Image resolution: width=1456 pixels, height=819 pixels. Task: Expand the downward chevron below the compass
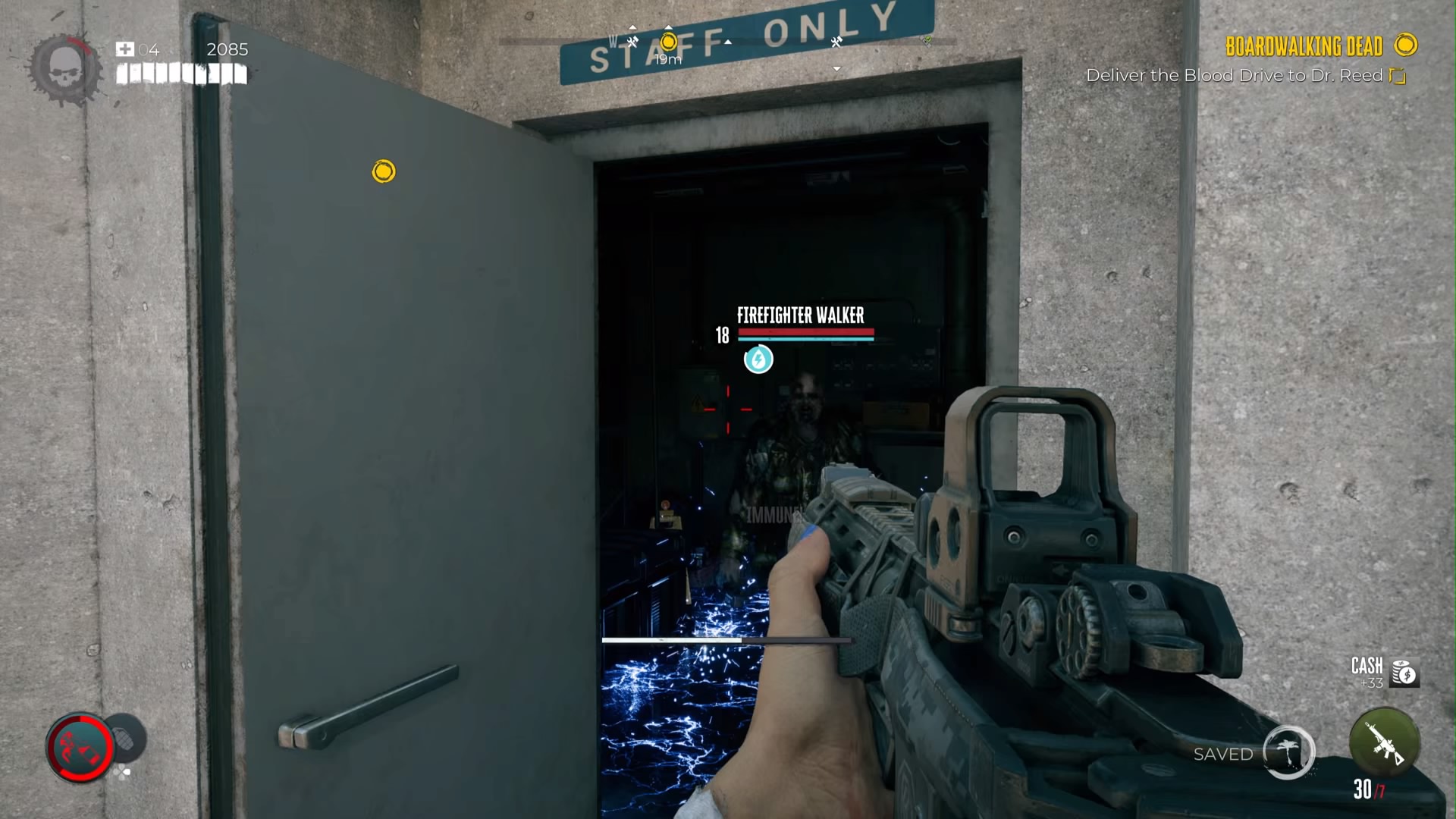[x=836, y=67]
